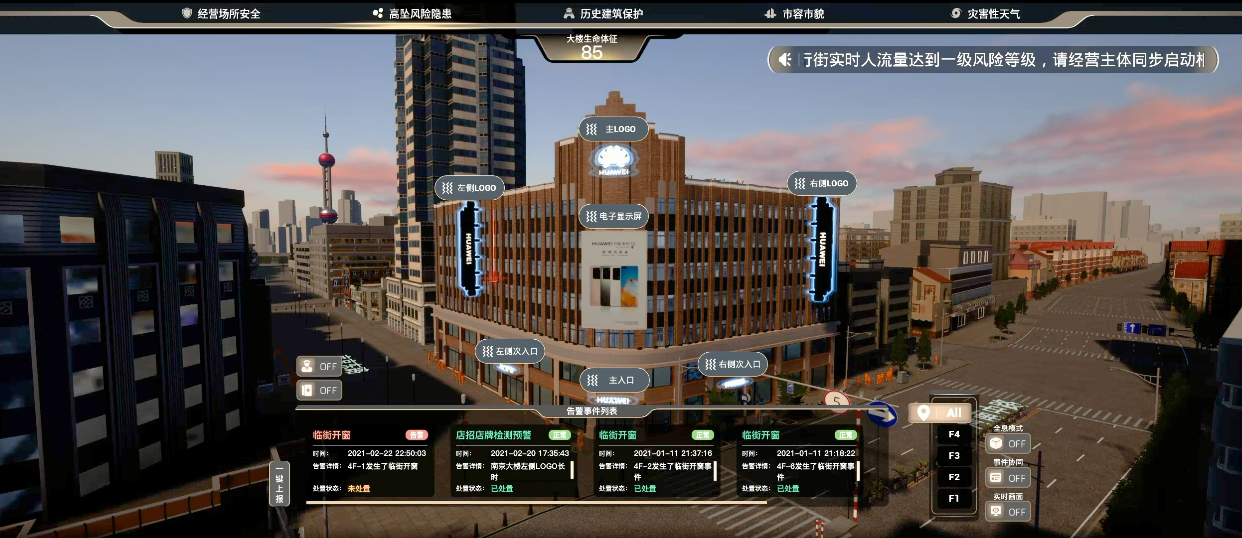Select the 左侧LOGO marker label
The width and height of the screenshot is (1242, 538).
(470, 187)
